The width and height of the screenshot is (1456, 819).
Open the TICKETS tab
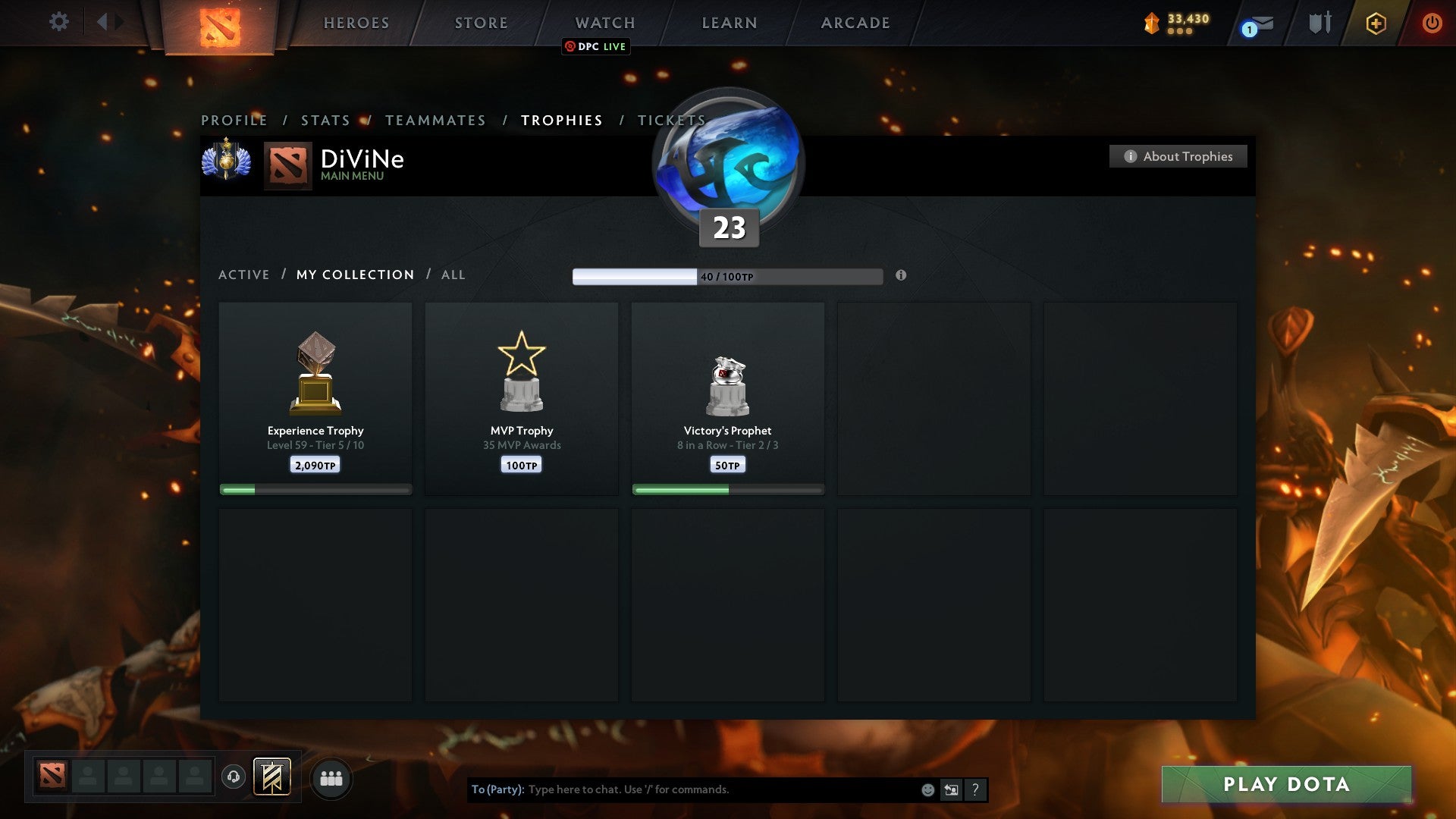pyautogui.click(x=670, y=120)
